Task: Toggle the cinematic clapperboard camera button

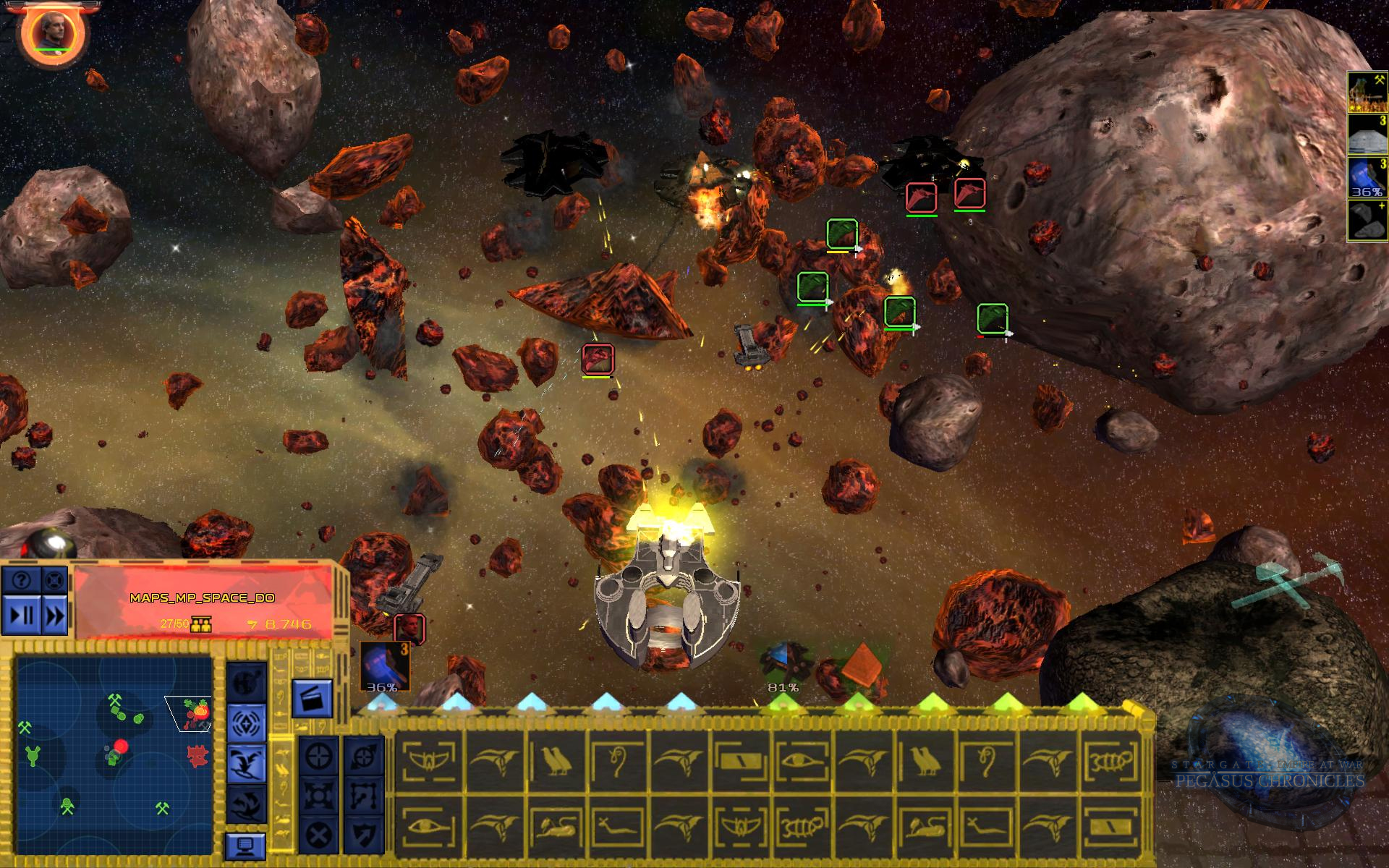Action: [312, 698]
